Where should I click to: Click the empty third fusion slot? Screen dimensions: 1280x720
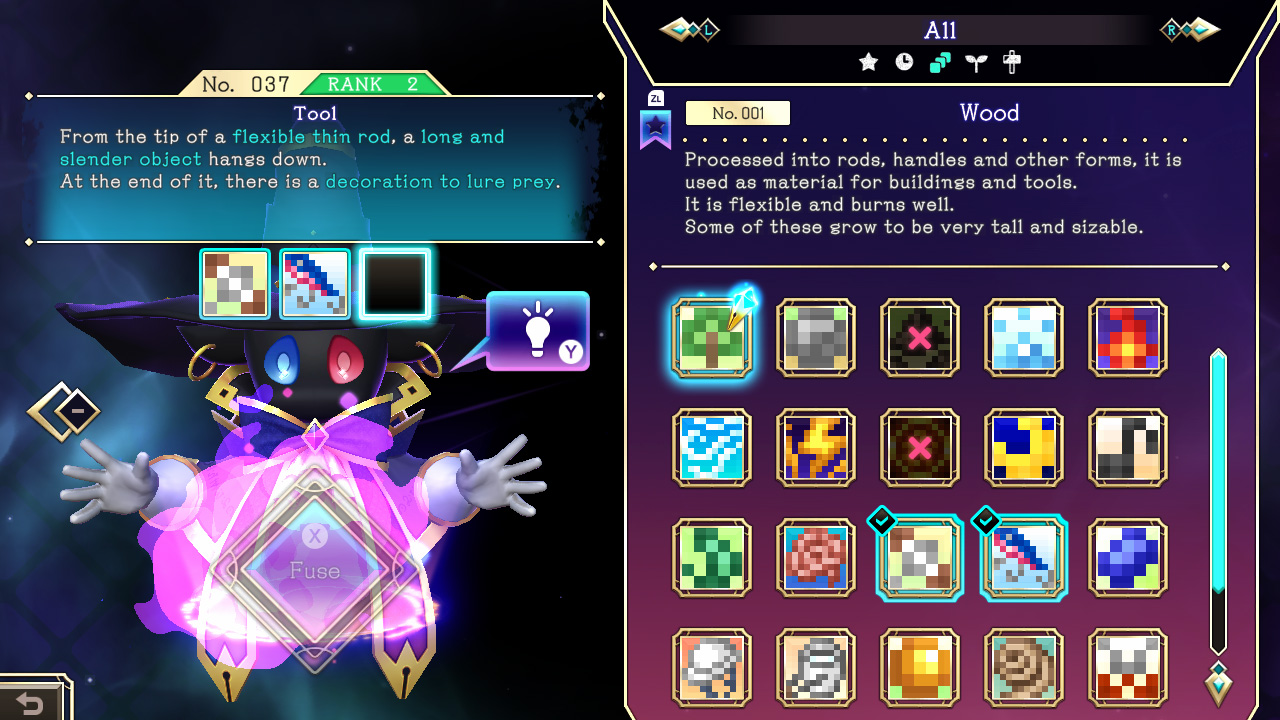click(394, 283)
